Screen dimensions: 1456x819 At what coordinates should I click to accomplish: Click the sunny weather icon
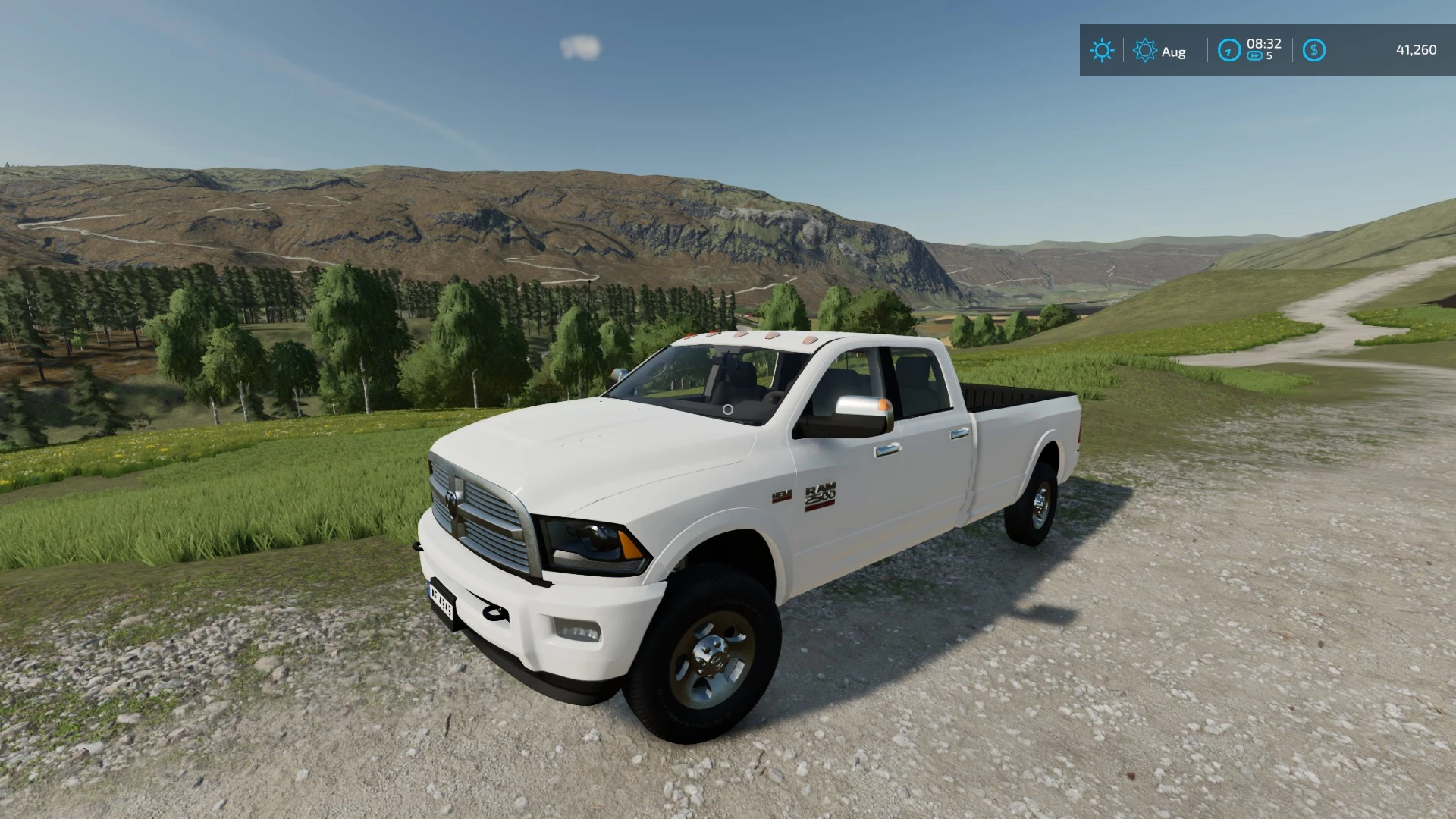(1101, 51)
